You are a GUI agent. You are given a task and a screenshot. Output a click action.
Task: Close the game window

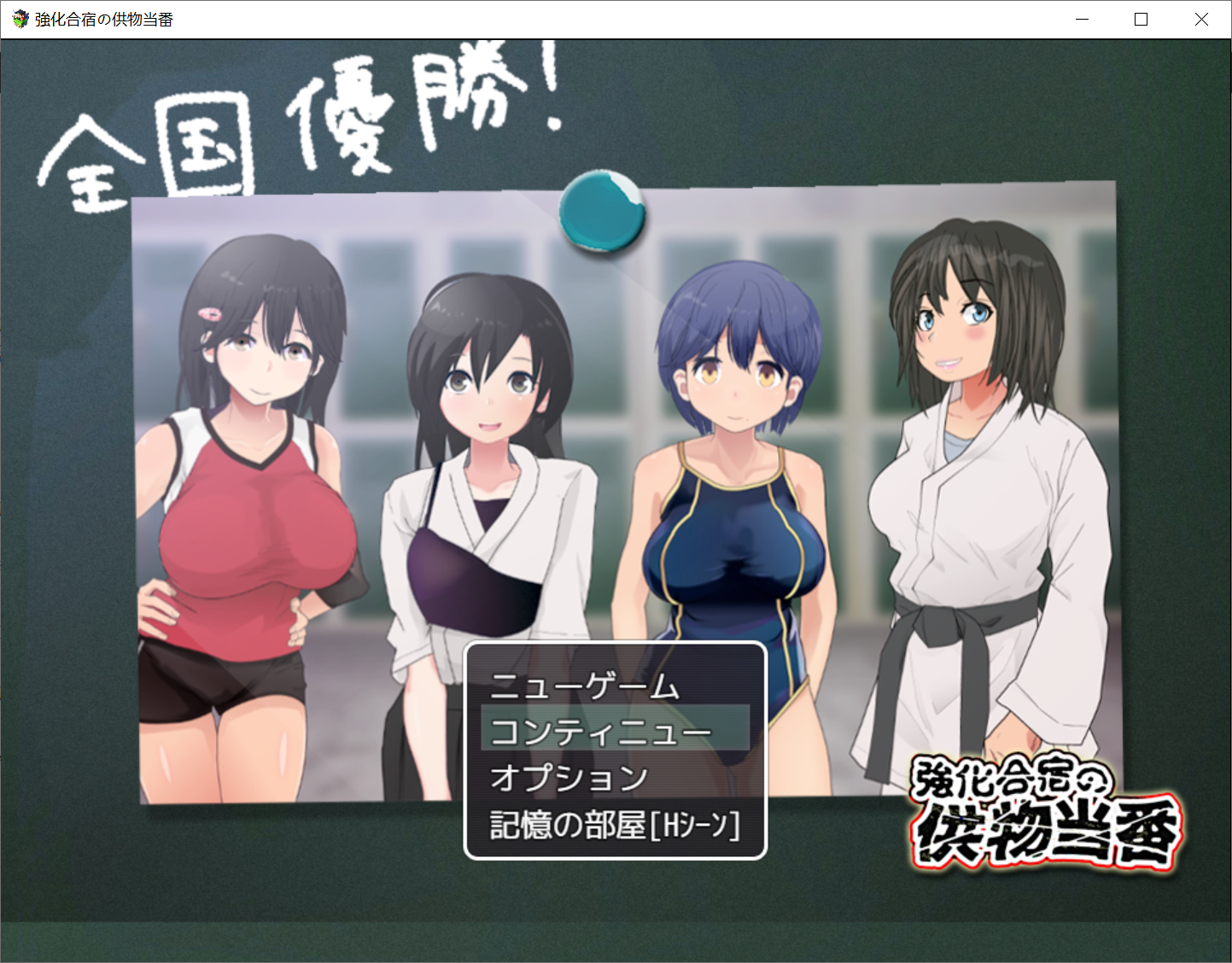click(x=1201, y=20)
